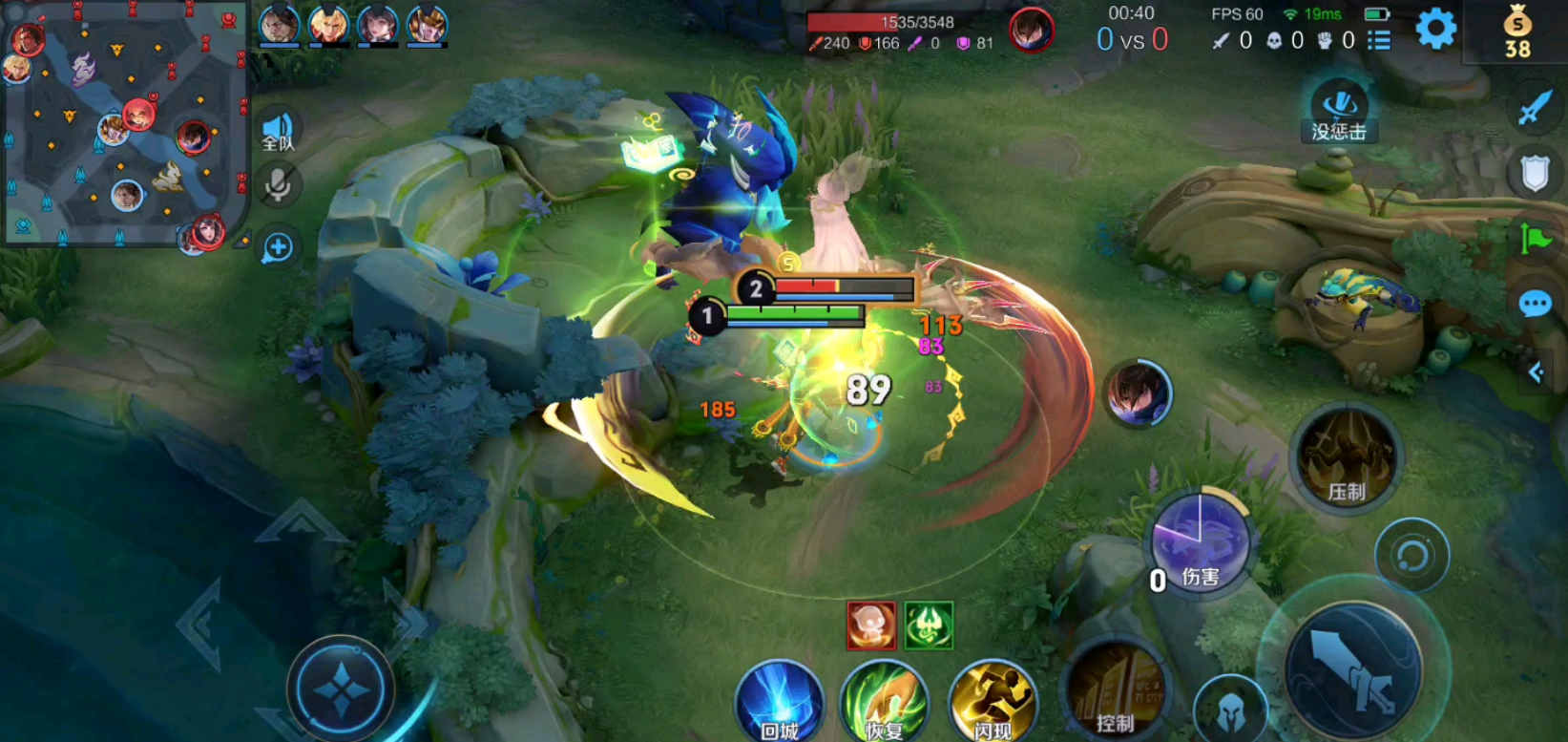Trigger the 压制 ultimate skill
Screen dimensions: 1568x742
point(1346,456)
